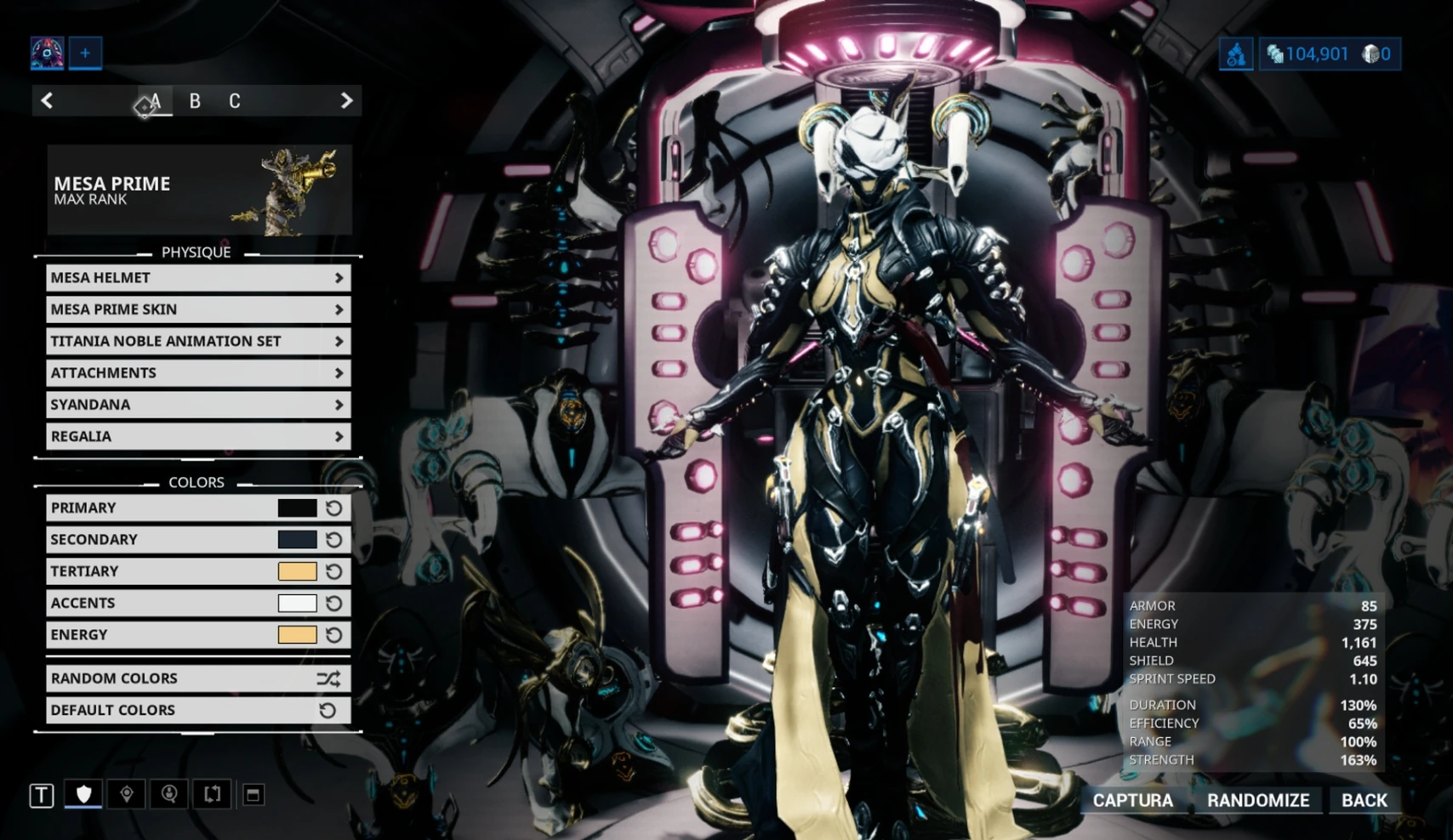Screen dimensions: 1453x840
Task: Click the player emblem icon at top left
Action: click(x=47, y=53)
